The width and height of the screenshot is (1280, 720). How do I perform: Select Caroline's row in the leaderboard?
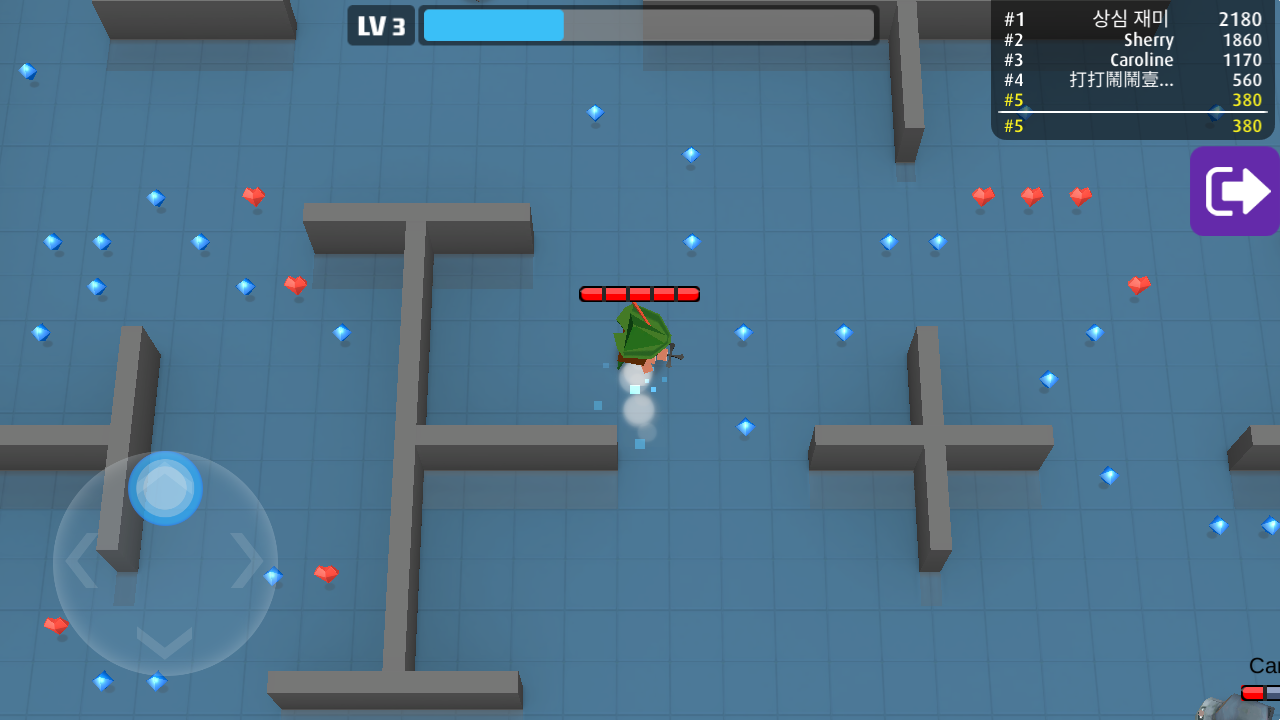click(x=1132, y=60)
